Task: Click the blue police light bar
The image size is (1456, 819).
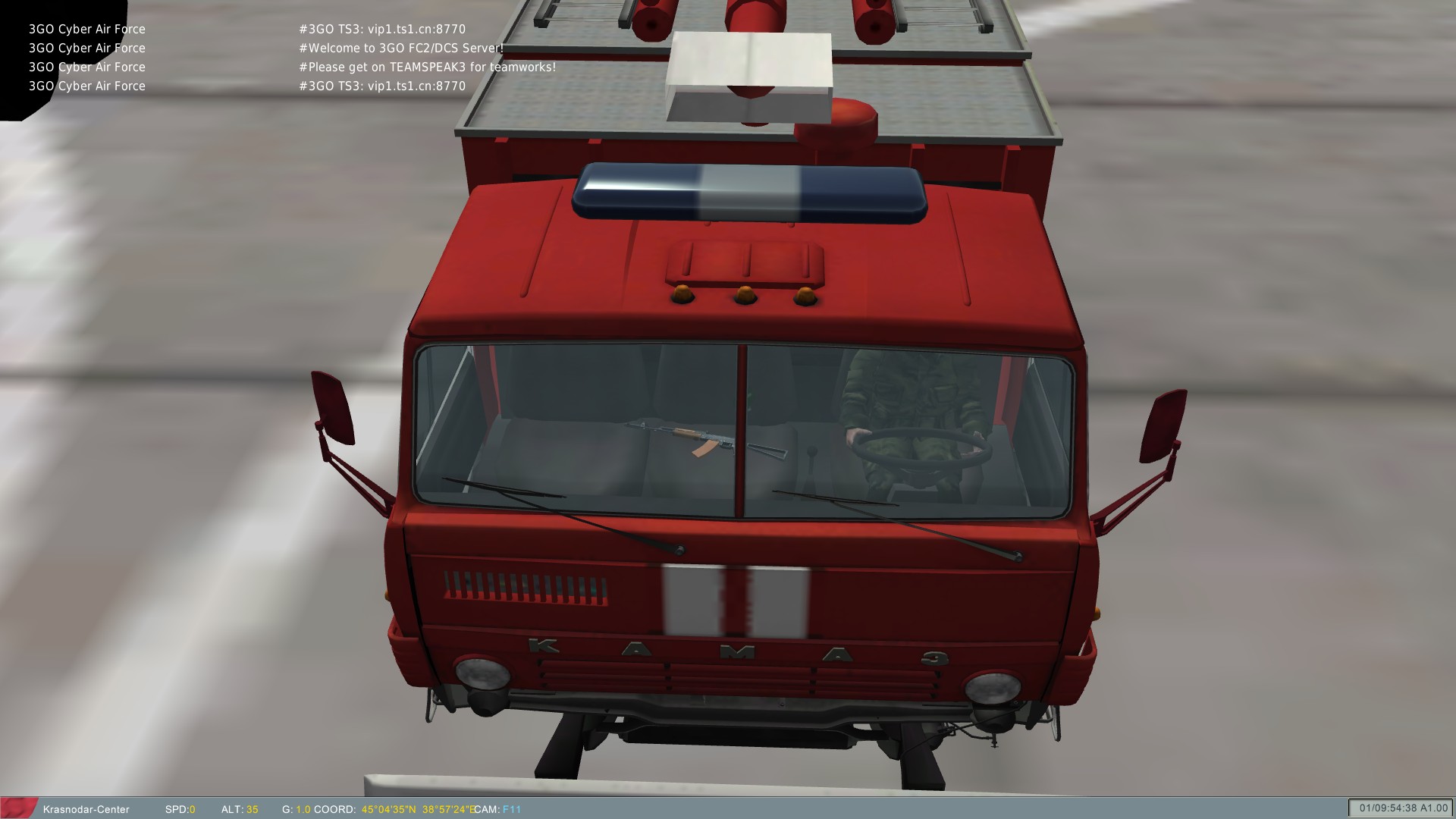Action: [x=751, y=190]
